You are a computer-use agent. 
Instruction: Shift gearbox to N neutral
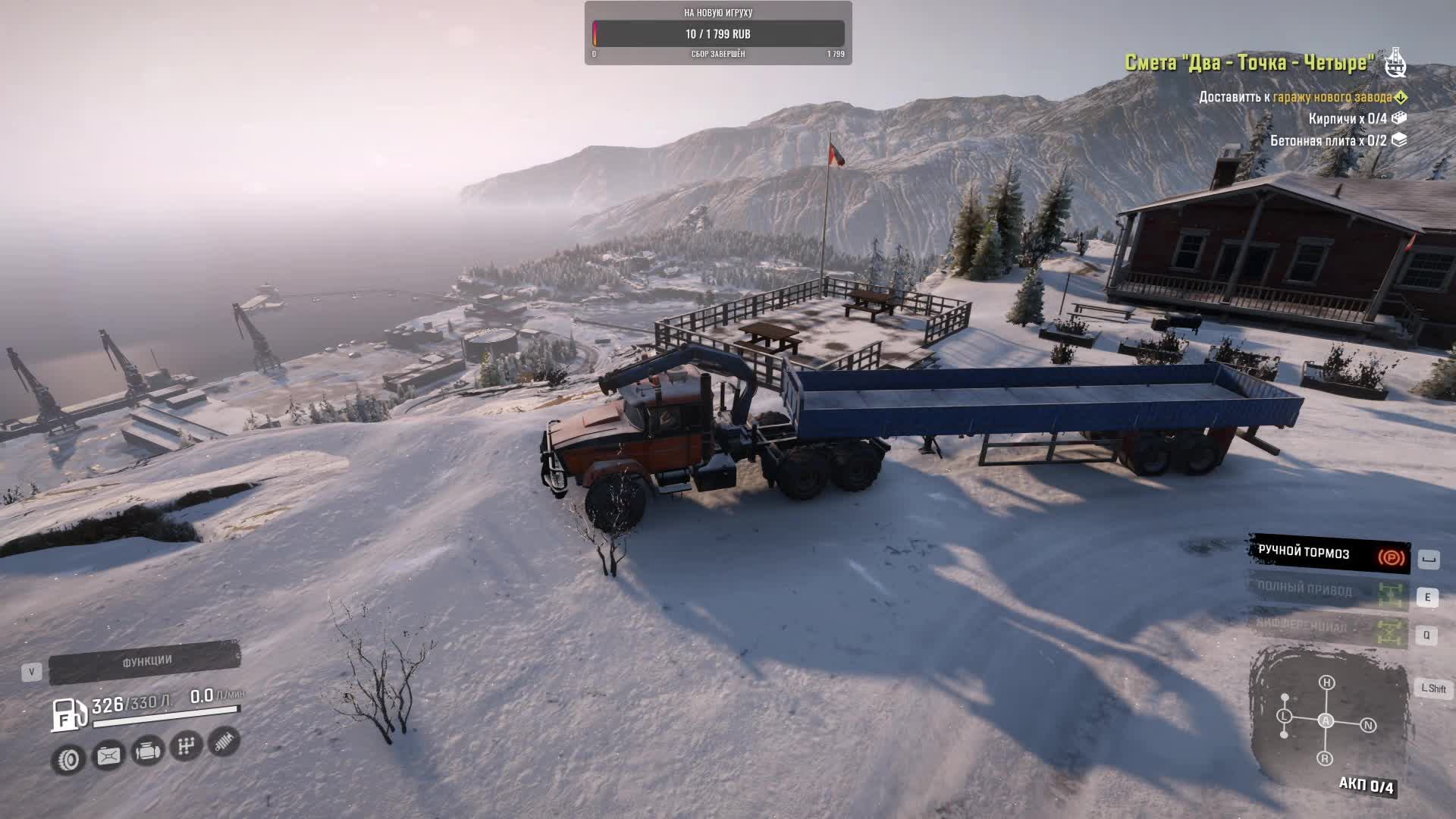[1368, 726]
